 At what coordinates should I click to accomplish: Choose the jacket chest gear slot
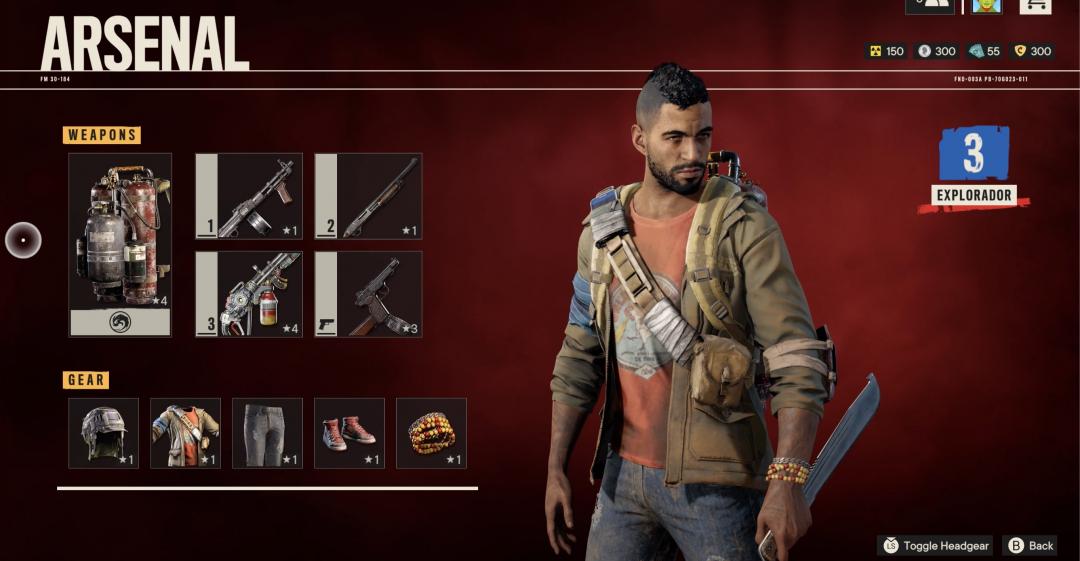coord(185,433)
